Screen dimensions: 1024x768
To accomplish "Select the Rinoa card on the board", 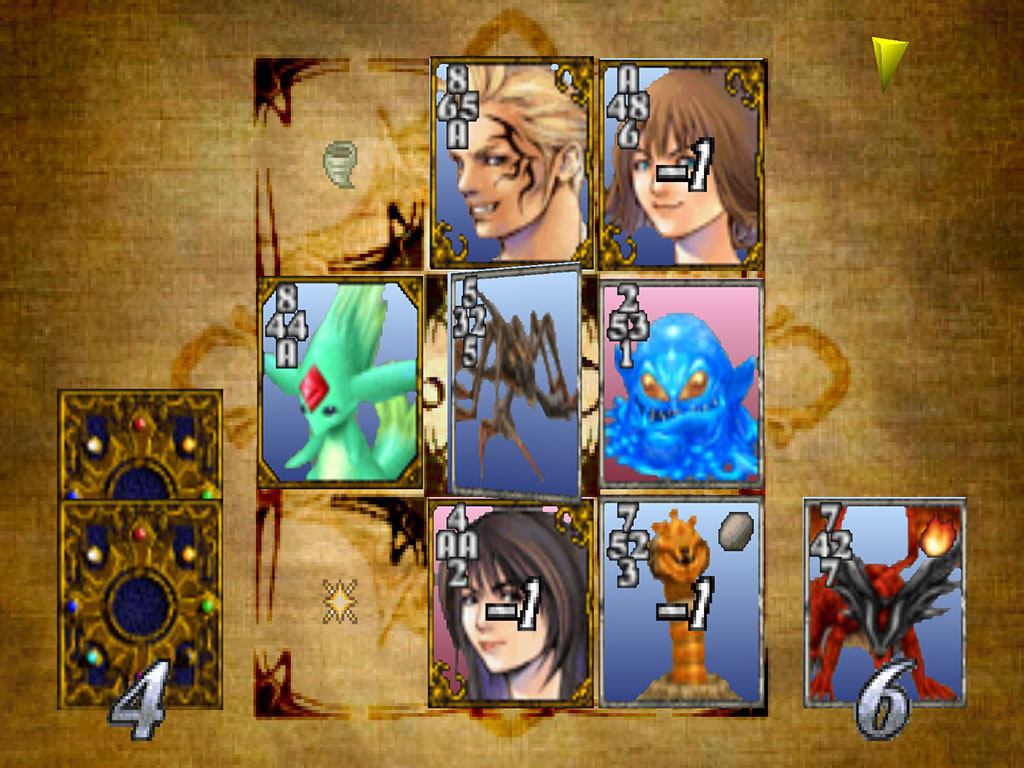I will [x=512, y=603].
